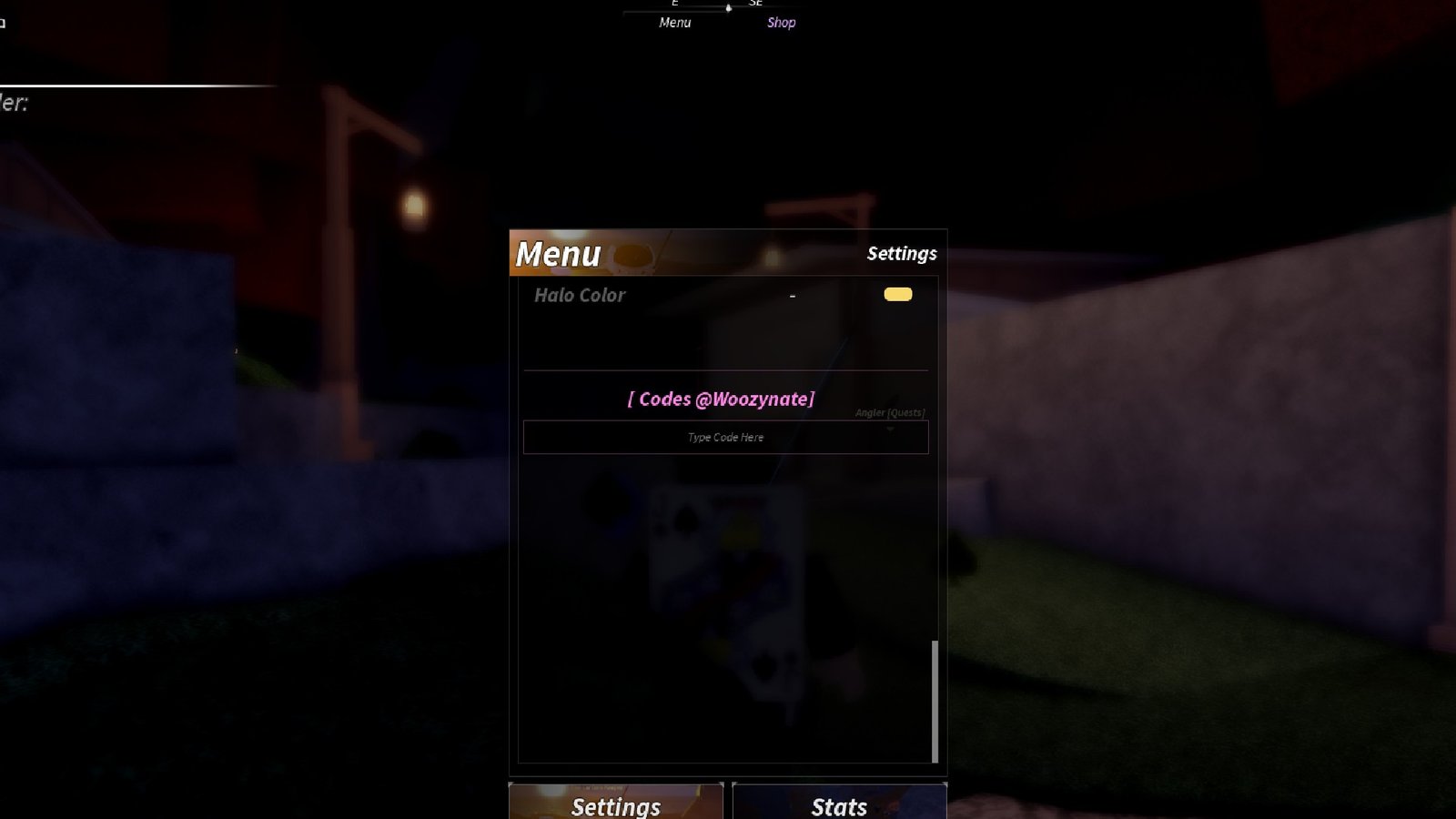The height and width of the screenshot is (819, 1456).
Task: Open the Codes @Woozynate link
Action: (721, 399)
